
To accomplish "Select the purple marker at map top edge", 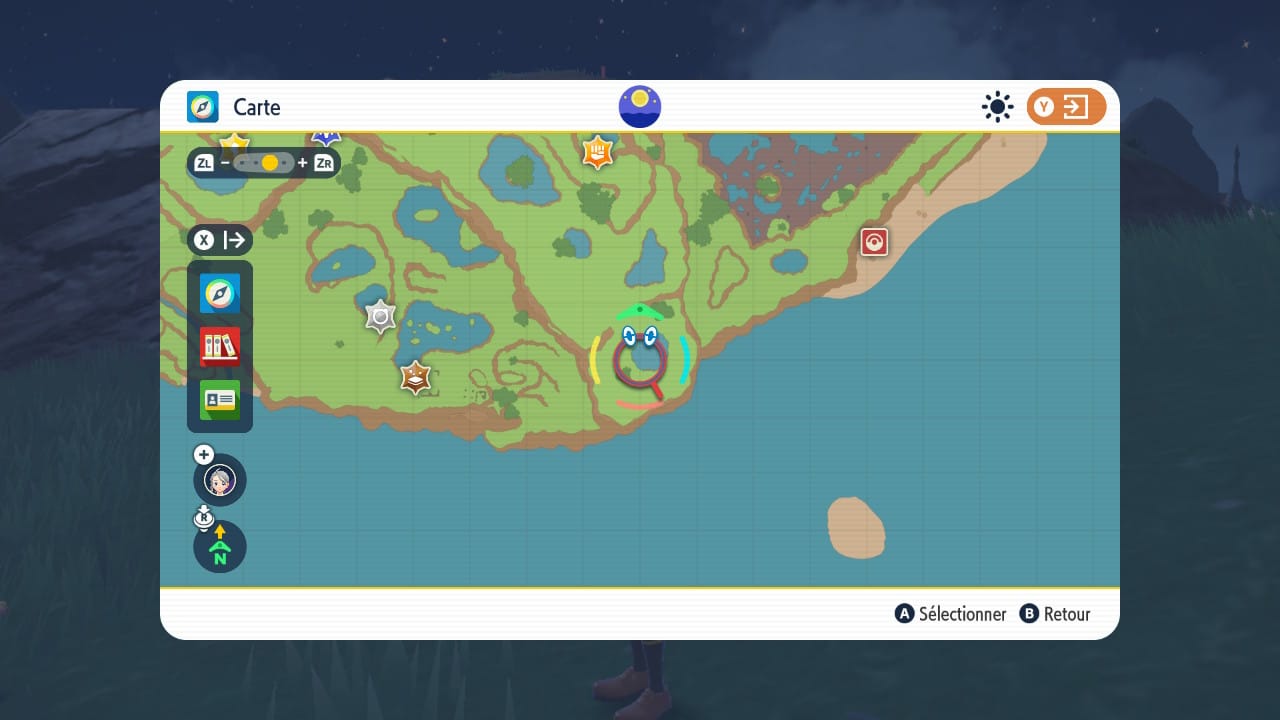I will click(326, 137).
